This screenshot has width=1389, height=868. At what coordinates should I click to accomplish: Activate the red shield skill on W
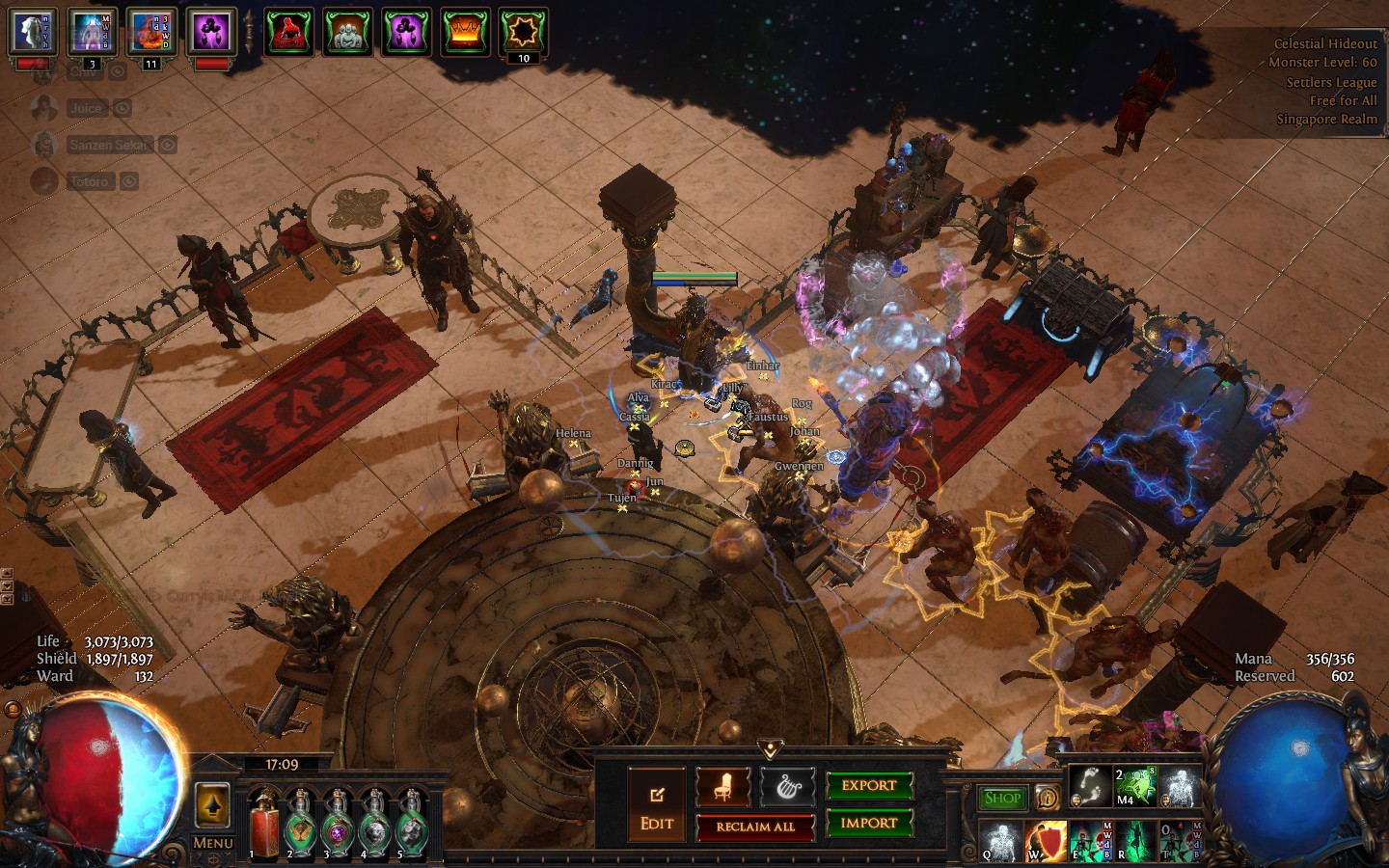(x=1046, y=841)
